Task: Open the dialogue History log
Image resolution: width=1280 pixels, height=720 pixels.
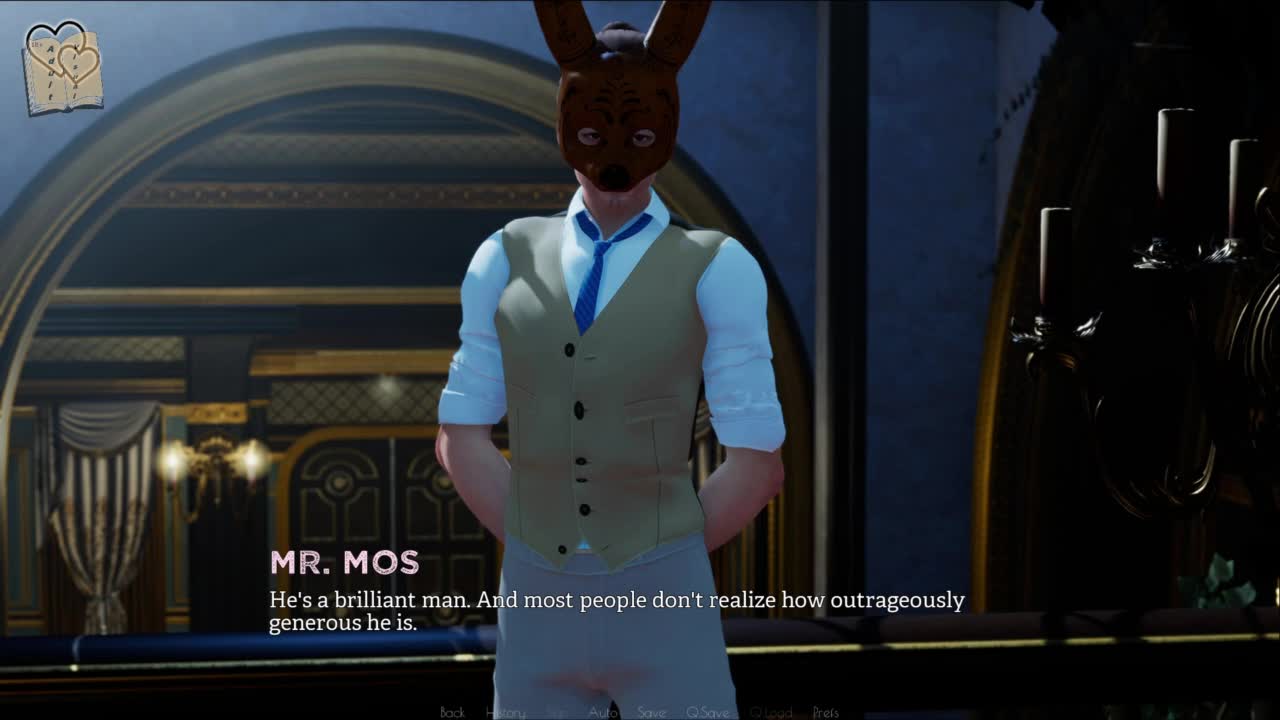Action: pyautogui.click(x=505, y=712)
